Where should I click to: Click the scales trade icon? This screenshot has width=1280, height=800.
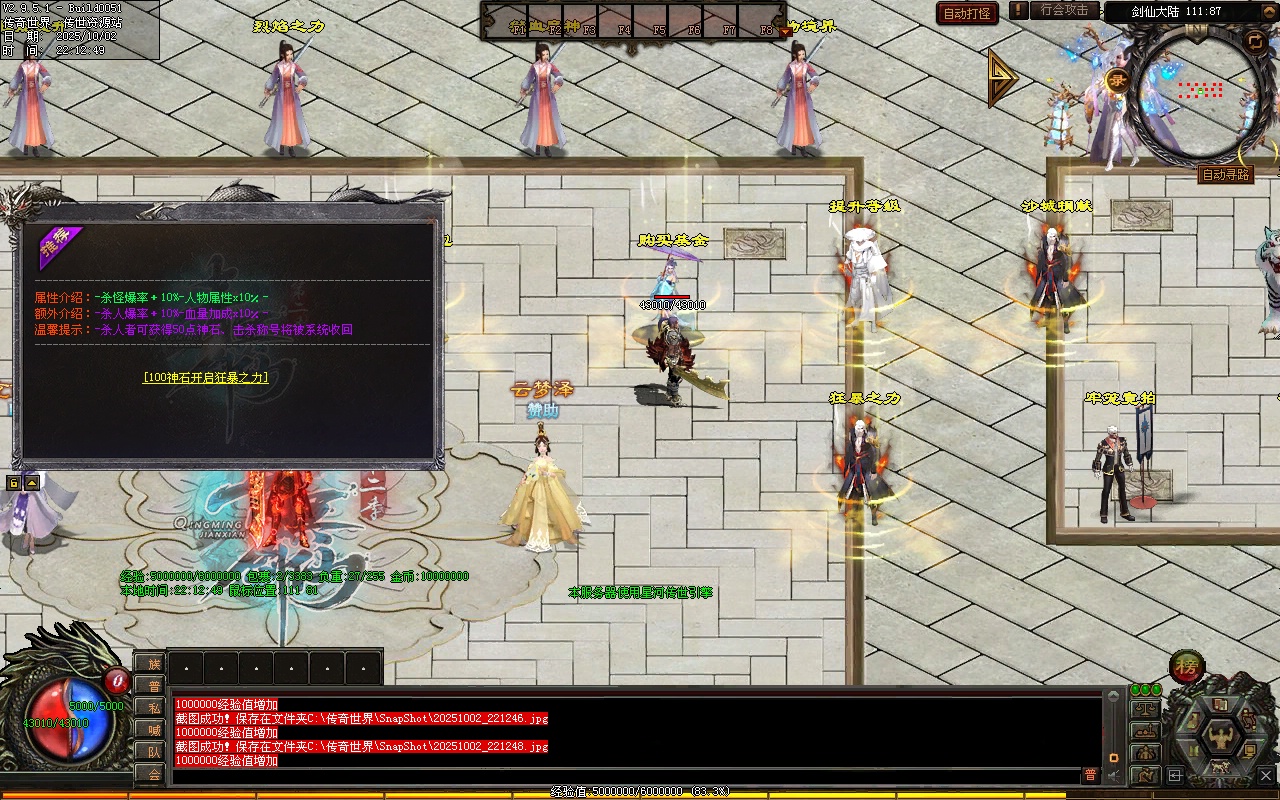coord(1145,709)
